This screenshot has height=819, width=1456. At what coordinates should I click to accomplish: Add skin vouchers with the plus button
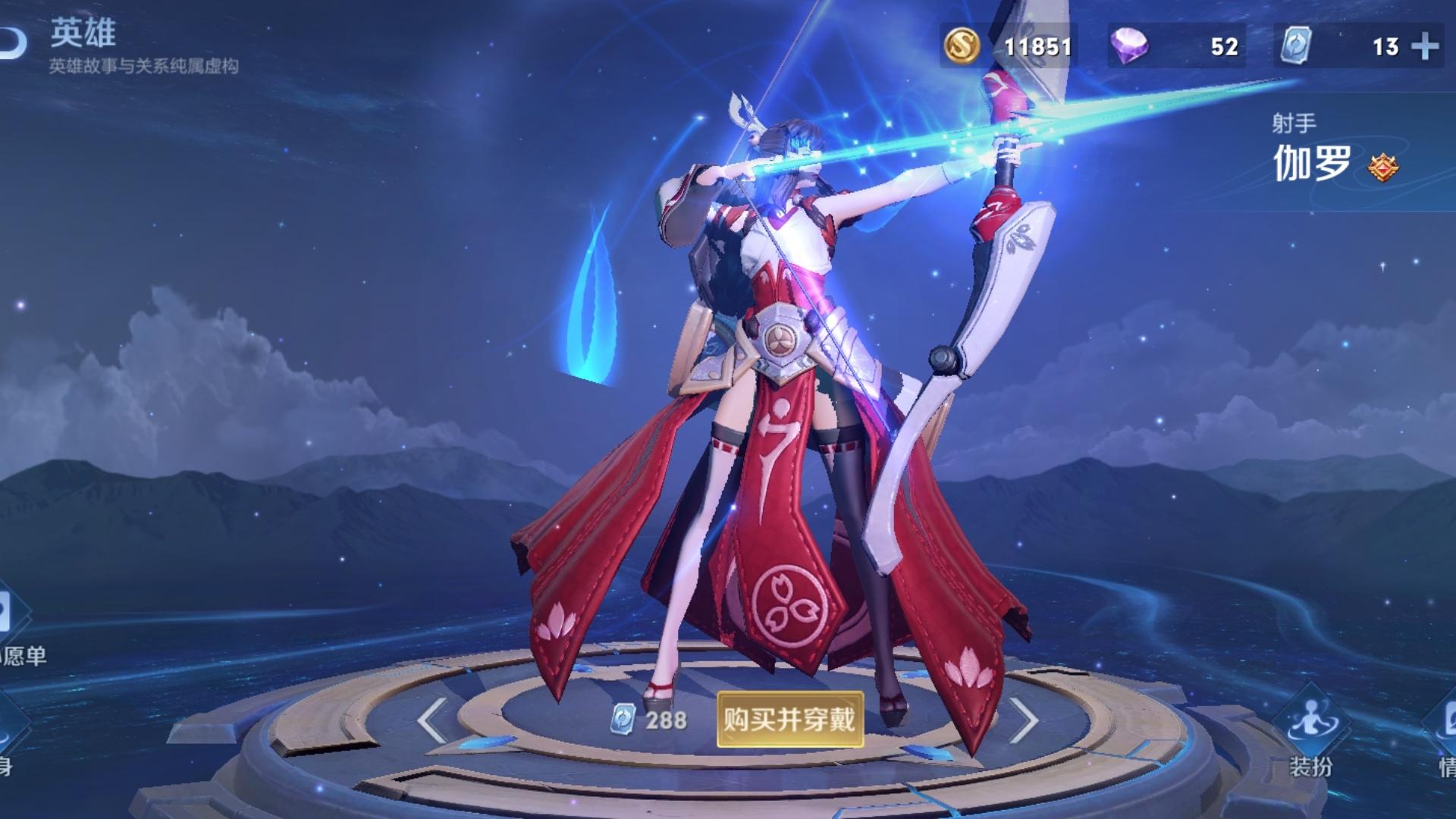[1425, 47]
